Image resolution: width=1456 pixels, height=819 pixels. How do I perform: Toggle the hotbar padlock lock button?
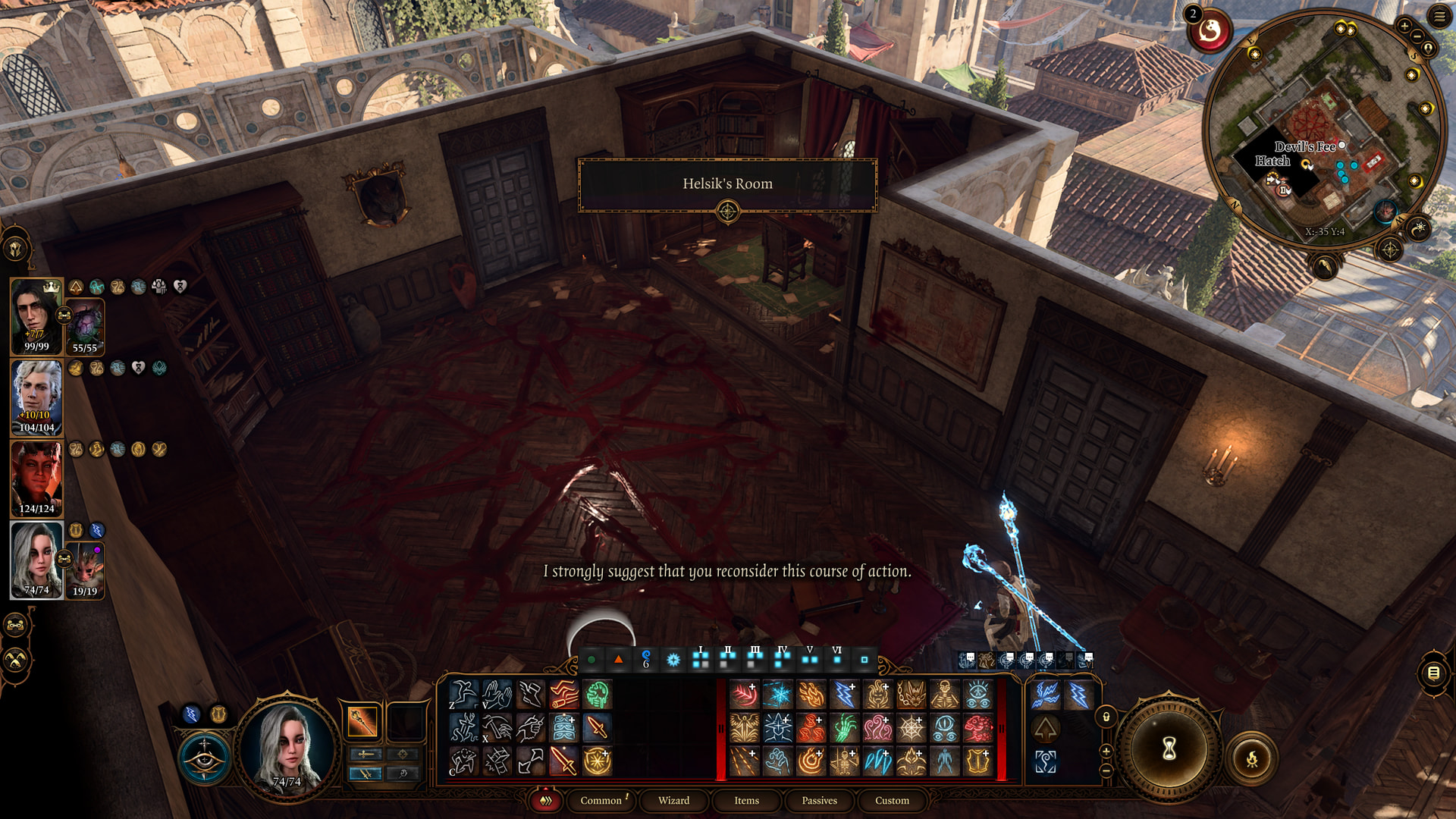[1106, 717]
